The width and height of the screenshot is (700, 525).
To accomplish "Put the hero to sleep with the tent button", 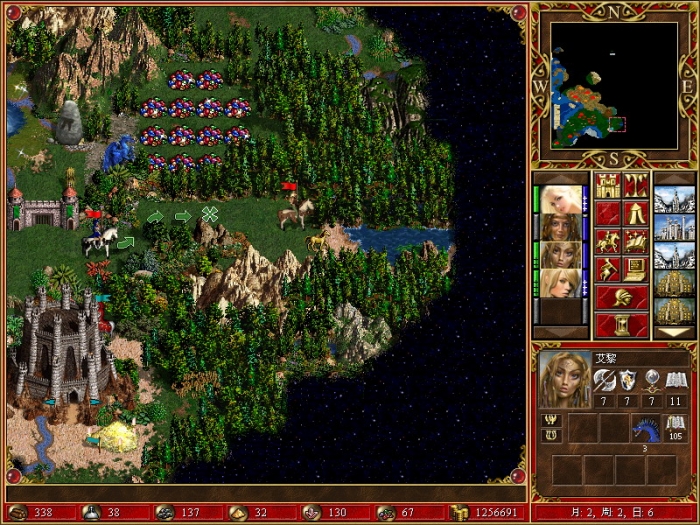I will click(x=636, y=213).
